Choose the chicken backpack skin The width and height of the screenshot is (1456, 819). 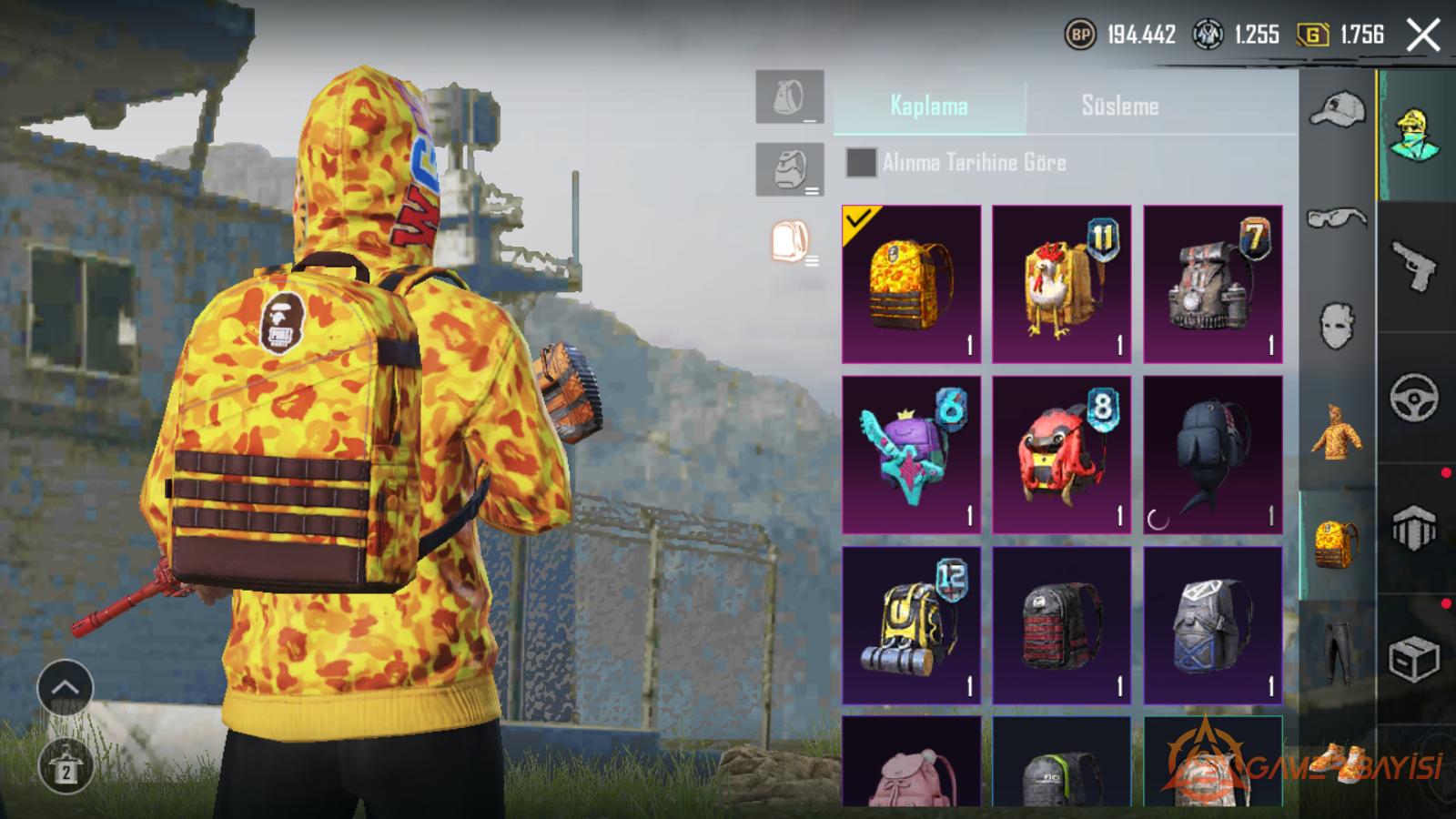pos(1061,284)
